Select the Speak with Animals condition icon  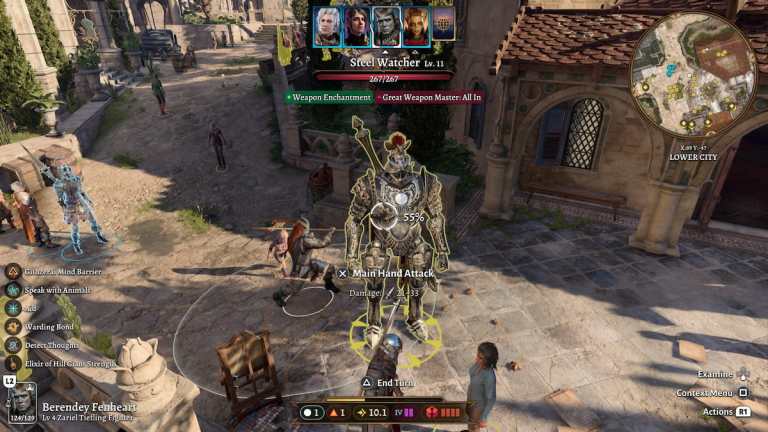[14, 290]
